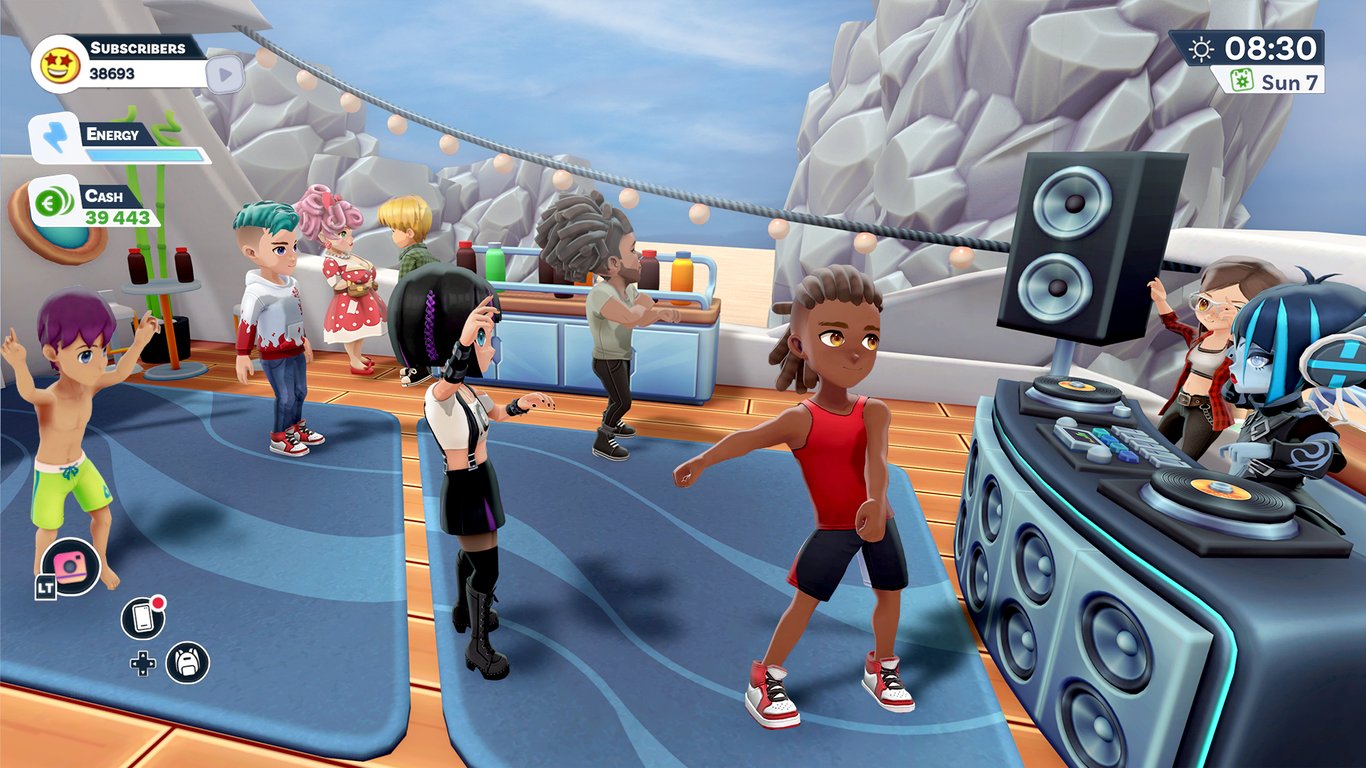Click the D-pad control icon

point(143,664)
